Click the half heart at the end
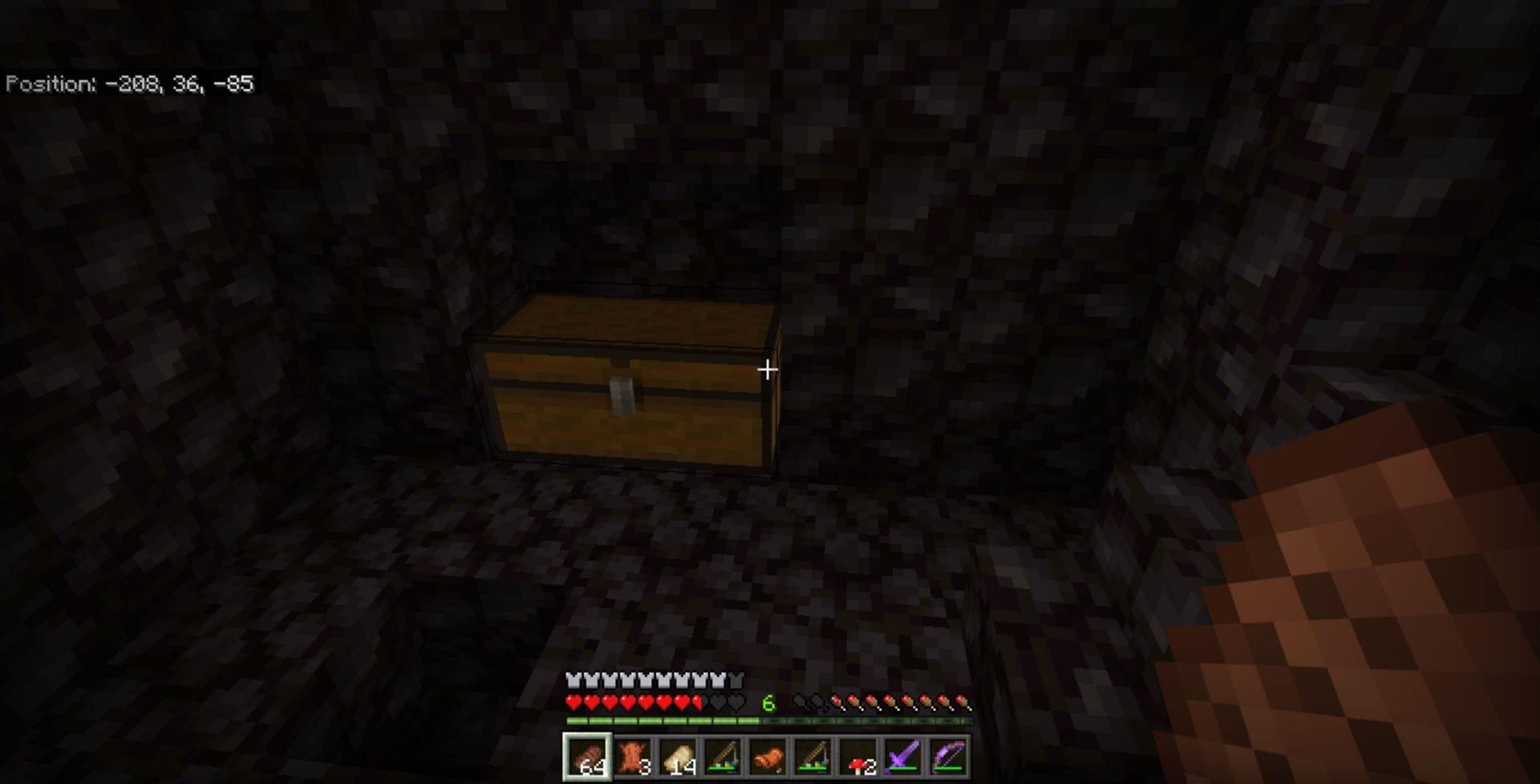1540x784 pixels. point(696,701)
